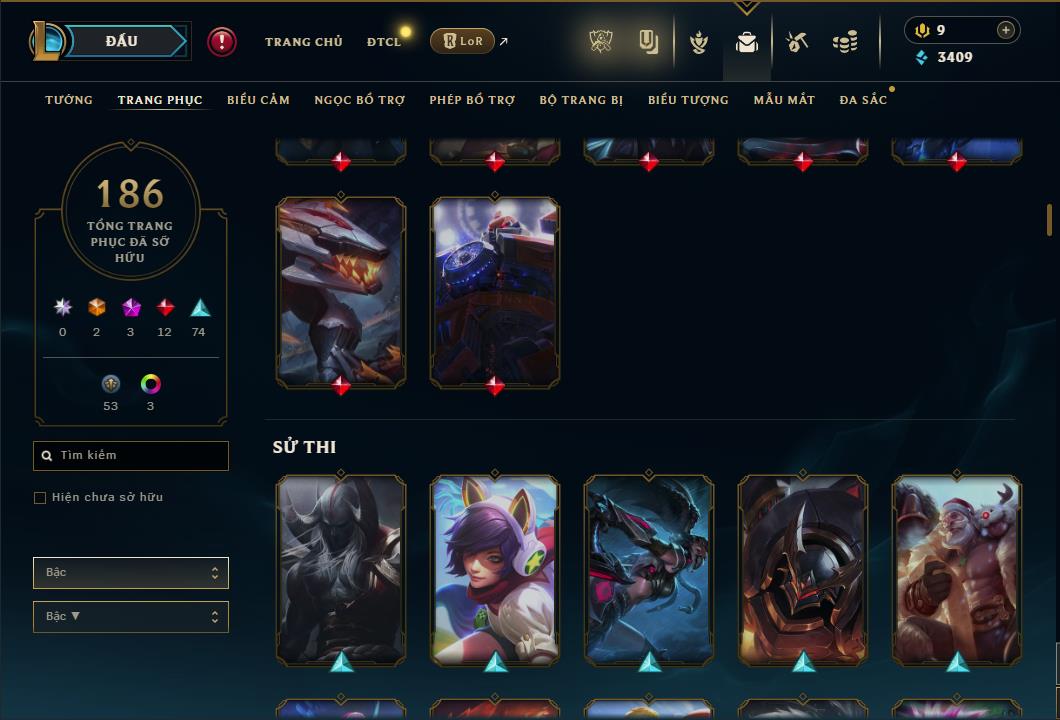Choose the Santa character skin card
Image resolution: width=1060 pixels, height=720 pixels.
[x=957, y=568]
